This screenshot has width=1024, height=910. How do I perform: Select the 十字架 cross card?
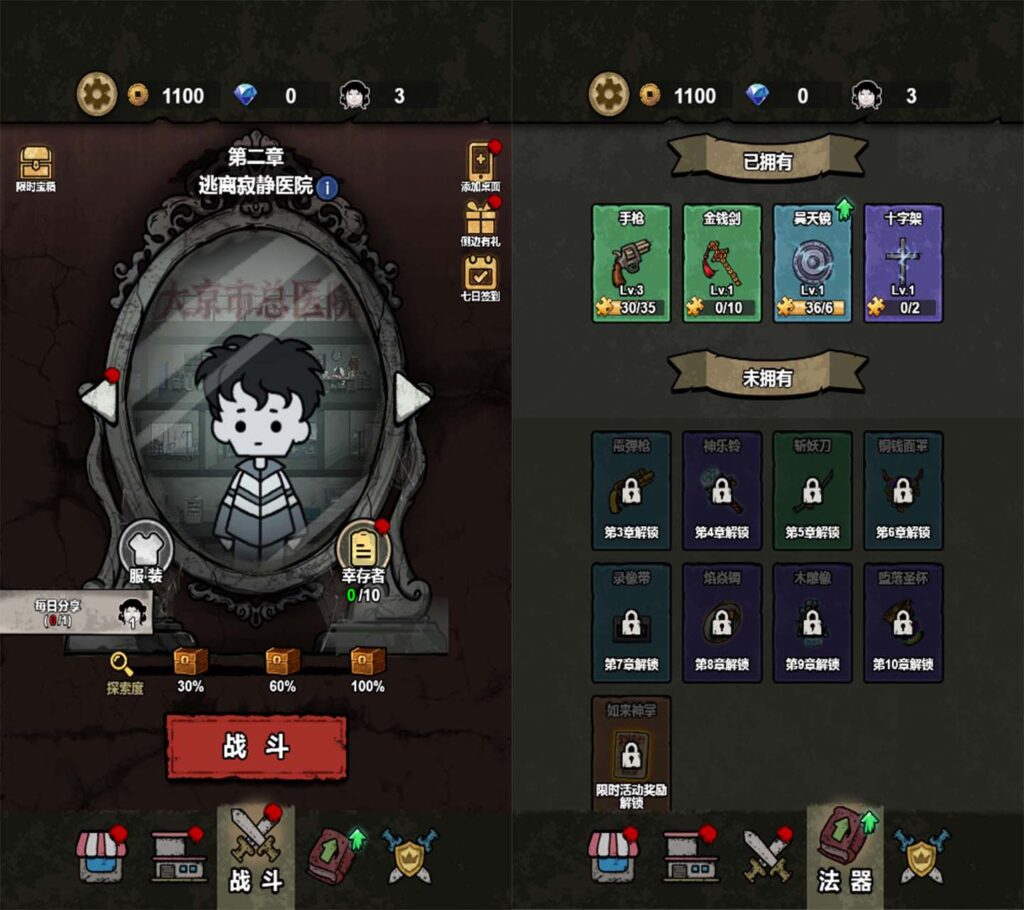(x=903, y=263)
